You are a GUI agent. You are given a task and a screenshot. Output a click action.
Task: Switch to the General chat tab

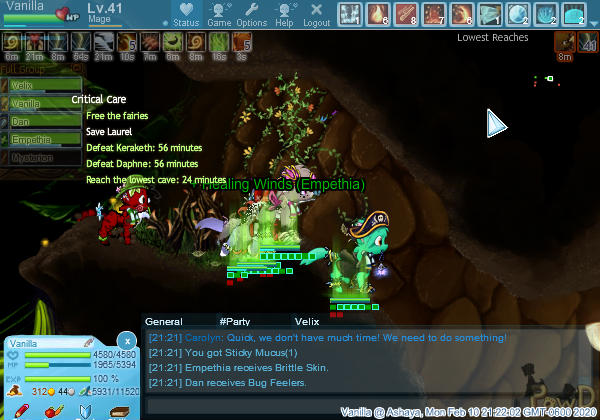click(x=164, y=322)
